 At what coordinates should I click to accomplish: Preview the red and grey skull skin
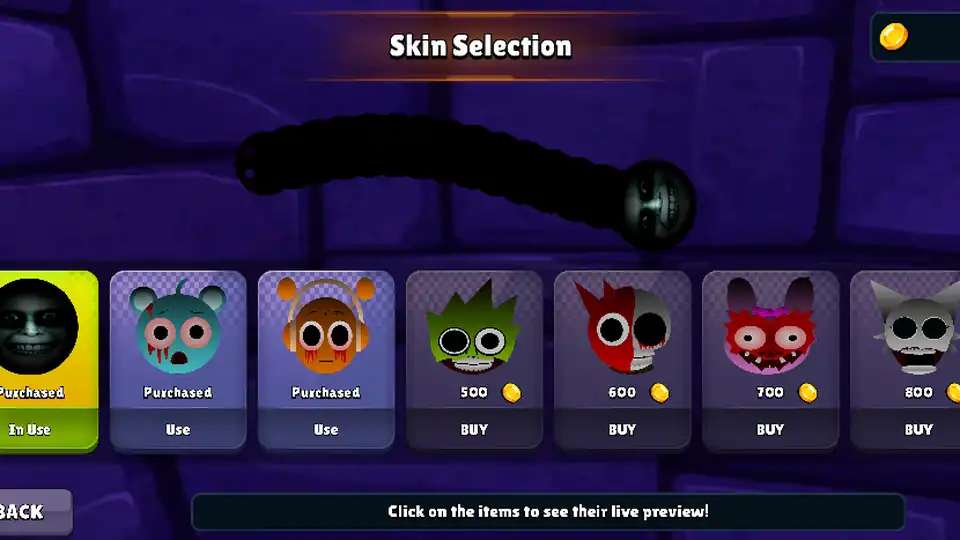(x=622, y=330)
